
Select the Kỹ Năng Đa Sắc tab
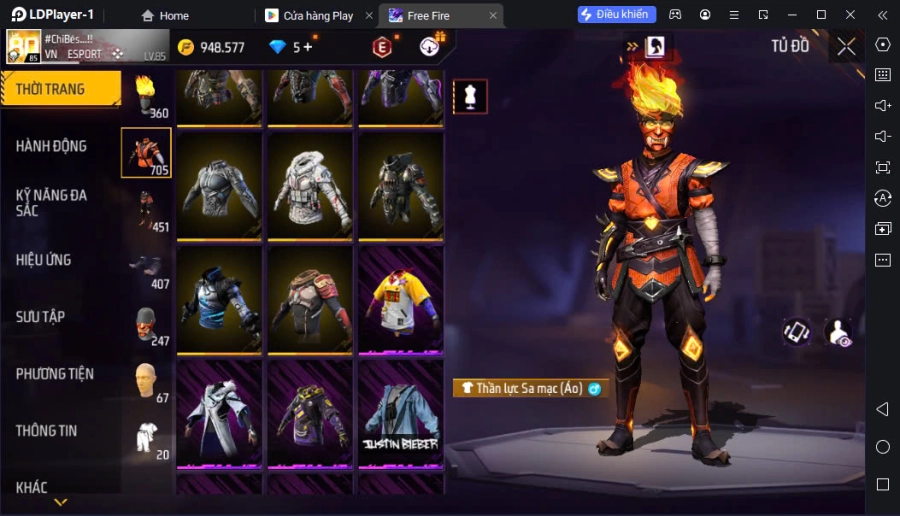(x=52, y=203)
